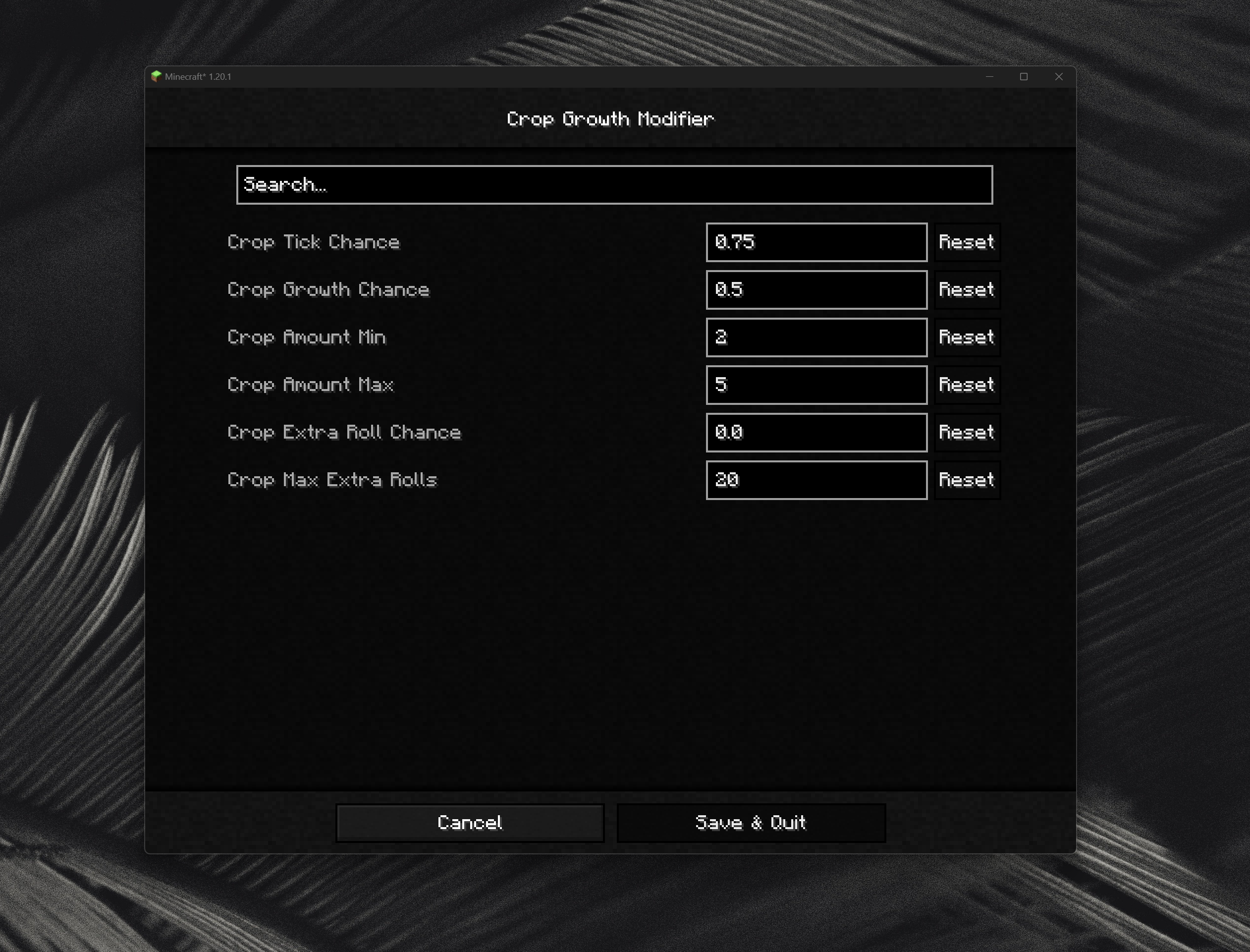Save settings with Save & Quit

point(751,823)
